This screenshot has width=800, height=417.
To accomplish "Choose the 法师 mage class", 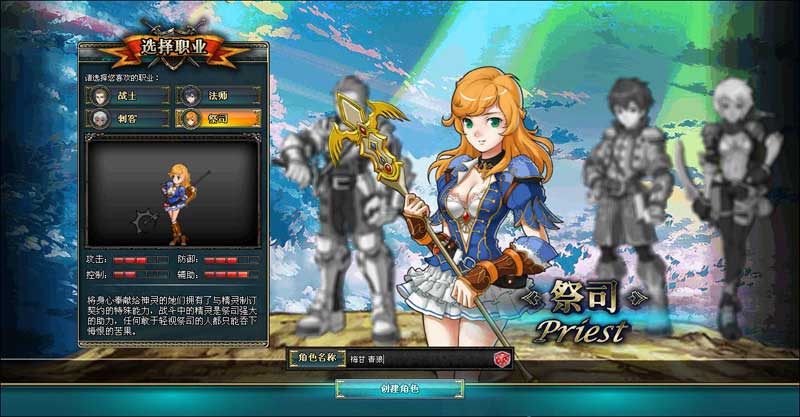I will point(219,96).
